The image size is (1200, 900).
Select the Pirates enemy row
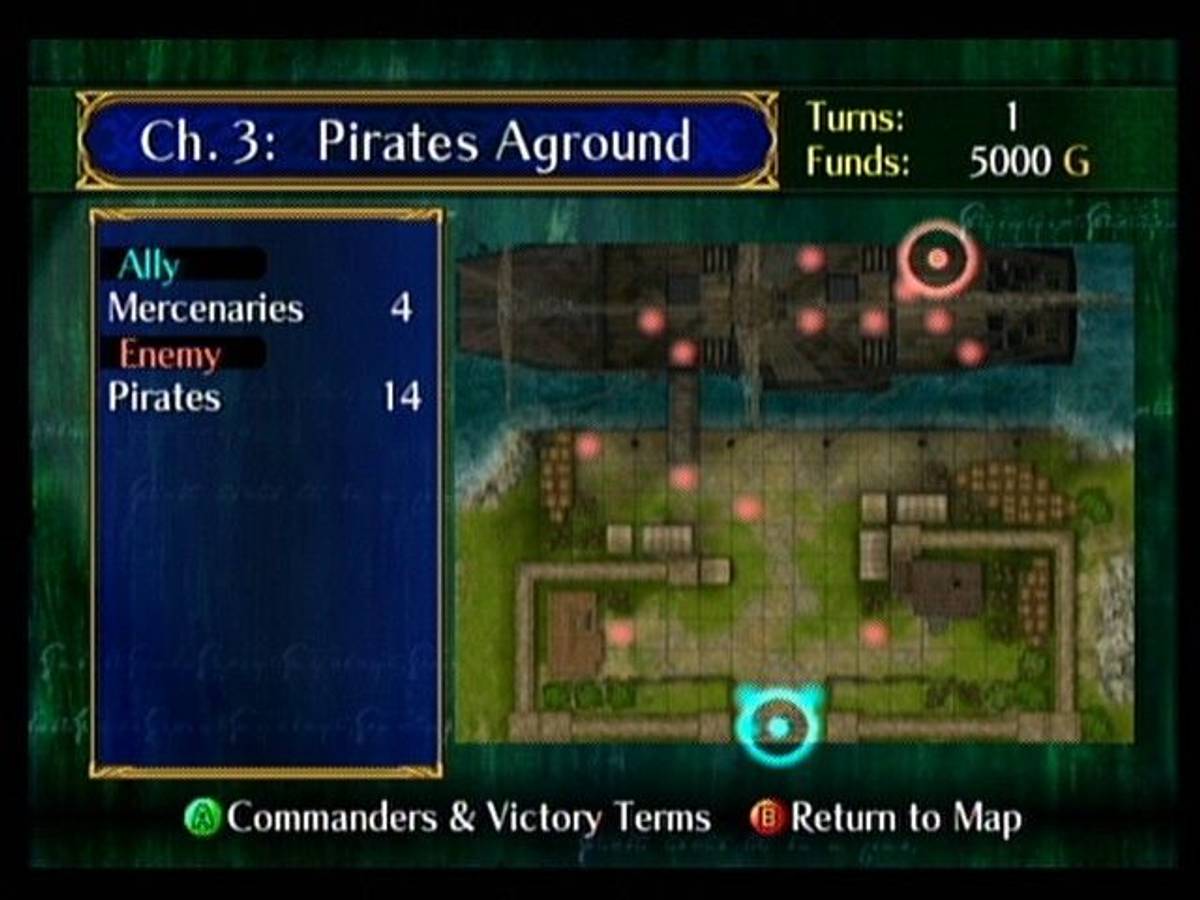[x=260, y=397]
